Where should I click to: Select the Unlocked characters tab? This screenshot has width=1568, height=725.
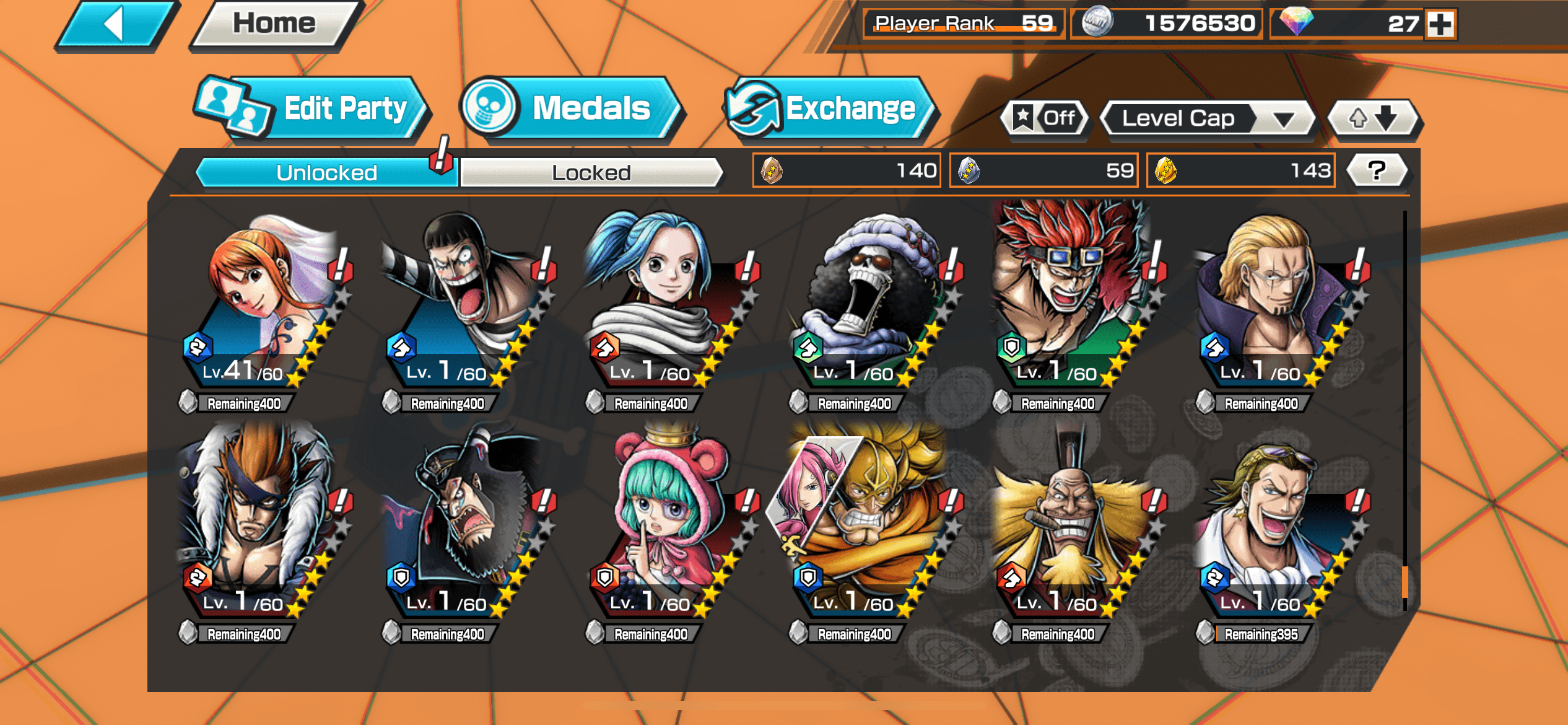click(326, 172)
